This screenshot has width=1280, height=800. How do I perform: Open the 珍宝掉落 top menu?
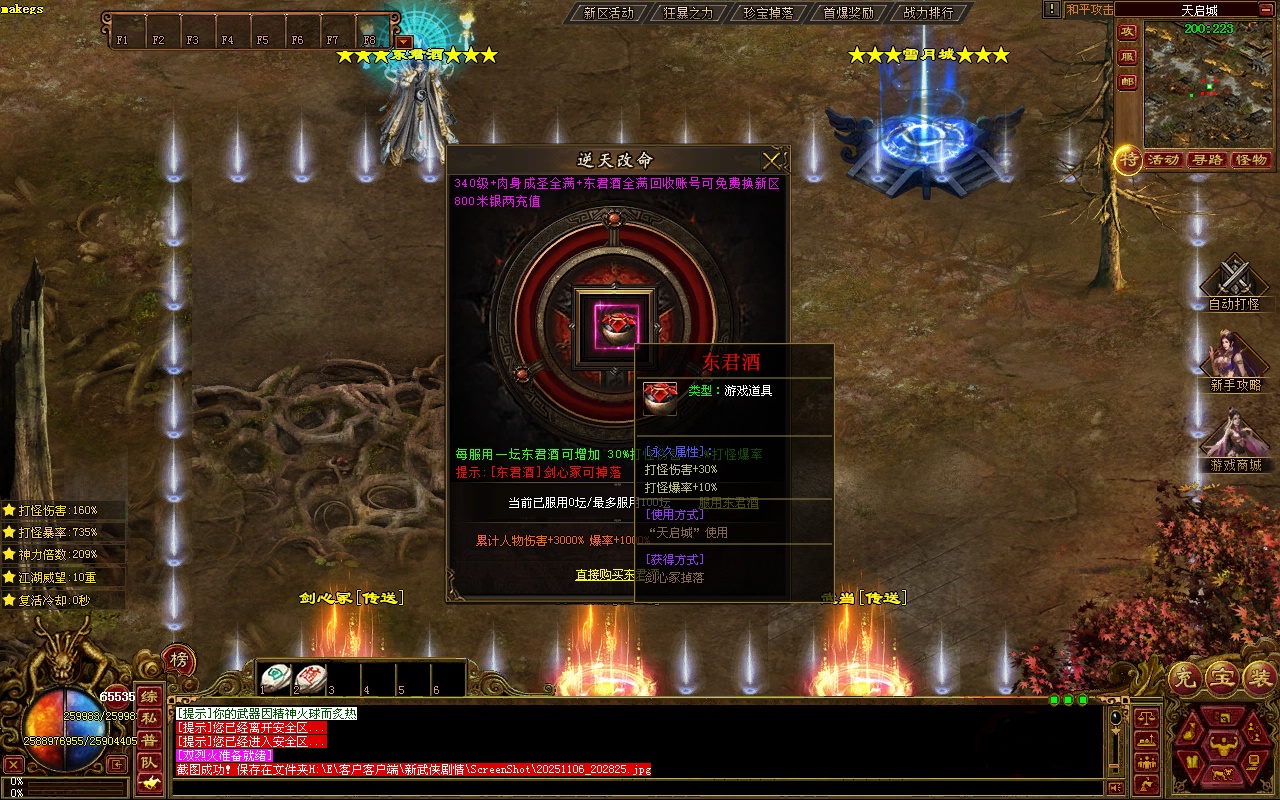coord(769,13)
